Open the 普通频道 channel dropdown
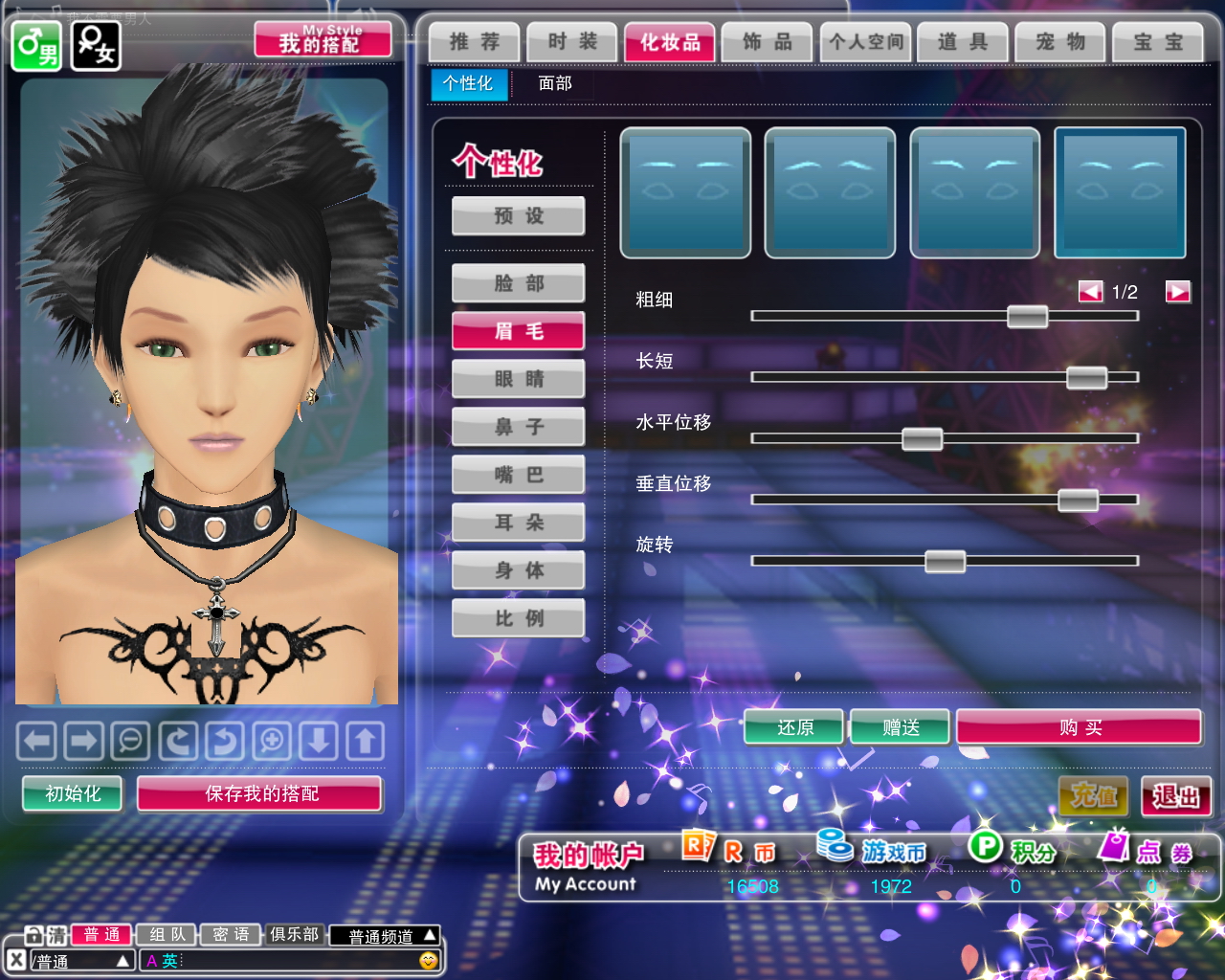The width and height of the screenshot is (1225, 980). [x=391, y=936]
